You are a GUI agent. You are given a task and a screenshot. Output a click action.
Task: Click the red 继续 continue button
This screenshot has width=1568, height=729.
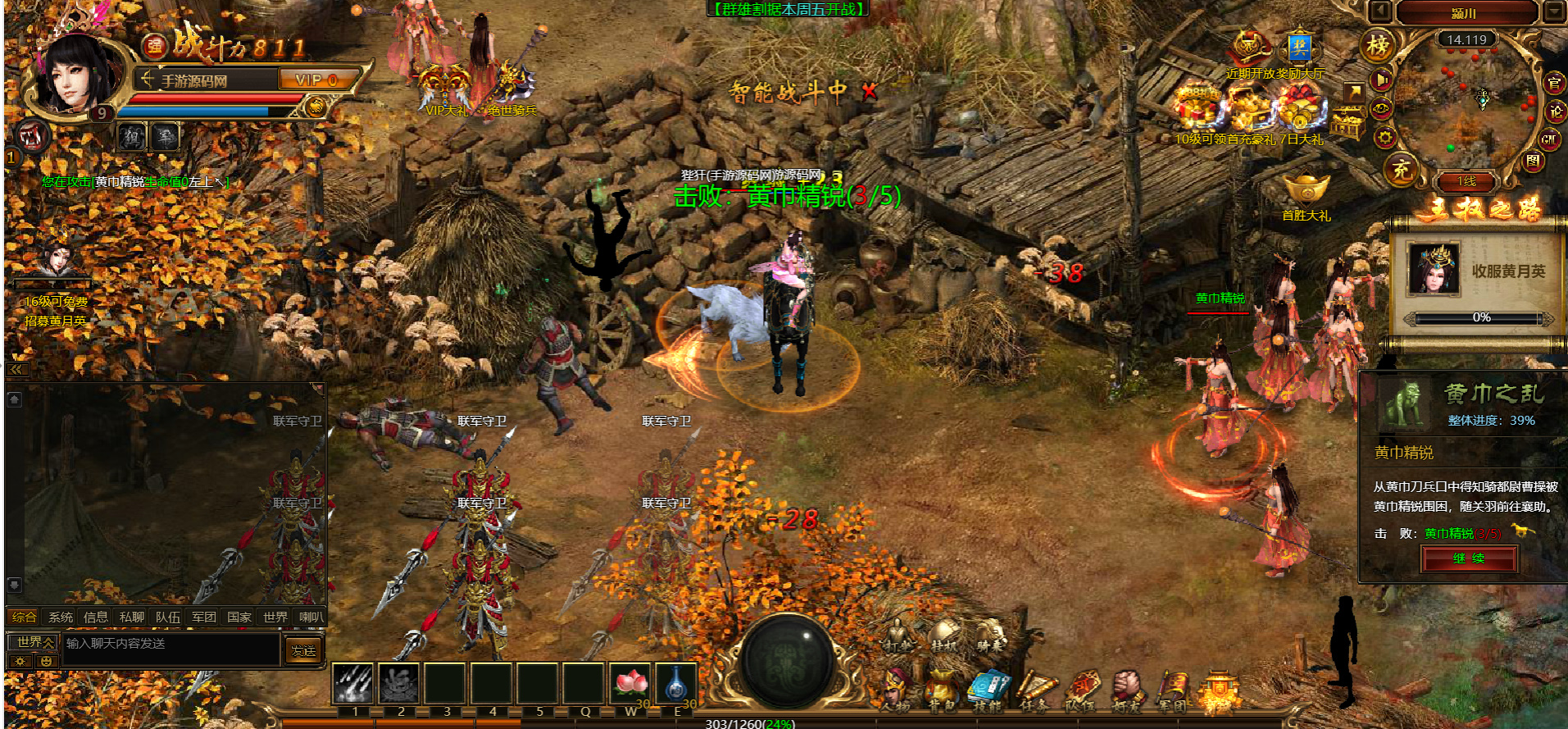(1469, 558)
